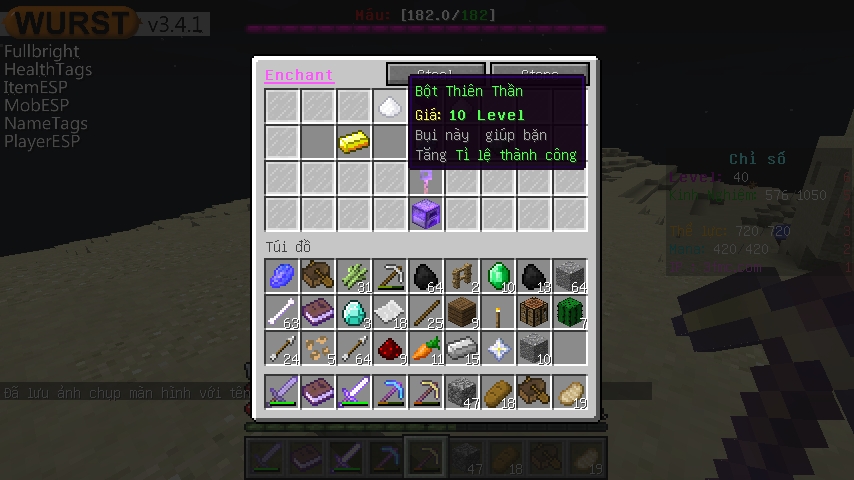
Task: Pick up the stack of 11 carrots
Action: point(426,348)
